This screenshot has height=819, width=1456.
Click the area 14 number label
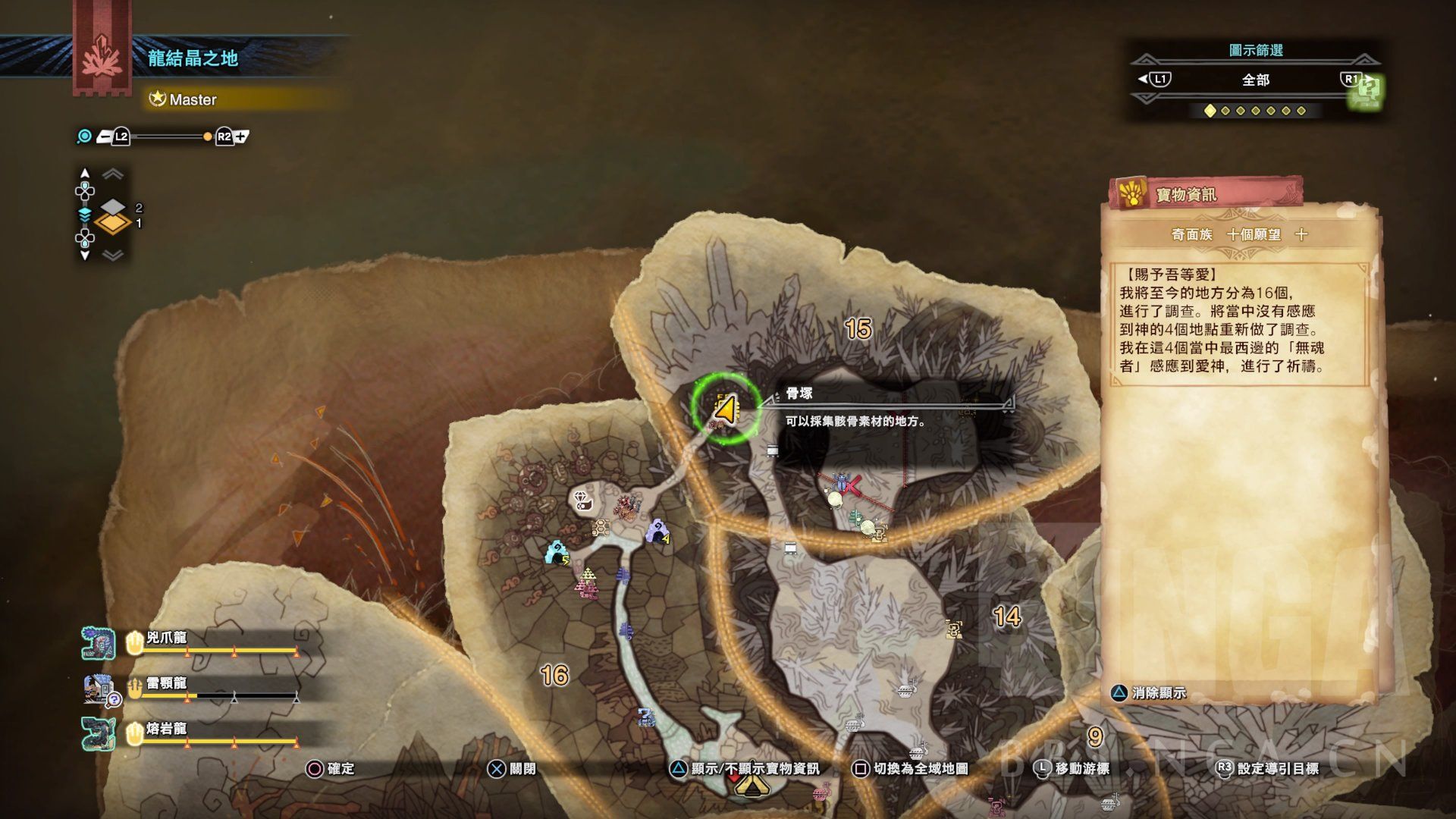click(1006, 617)
